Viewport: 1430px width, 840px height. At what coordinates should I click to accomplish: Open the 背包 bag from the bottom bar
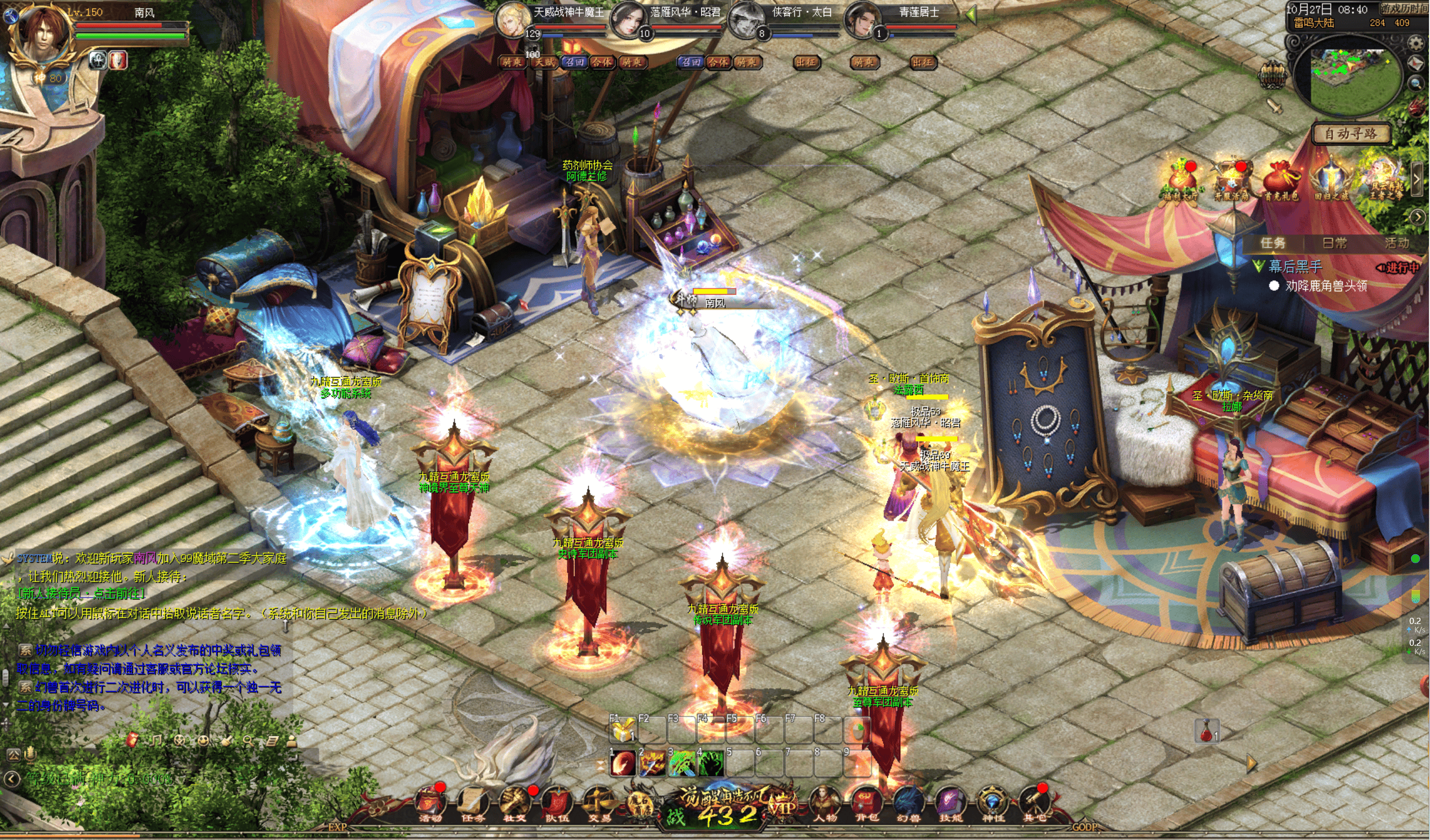pos(866,802)
